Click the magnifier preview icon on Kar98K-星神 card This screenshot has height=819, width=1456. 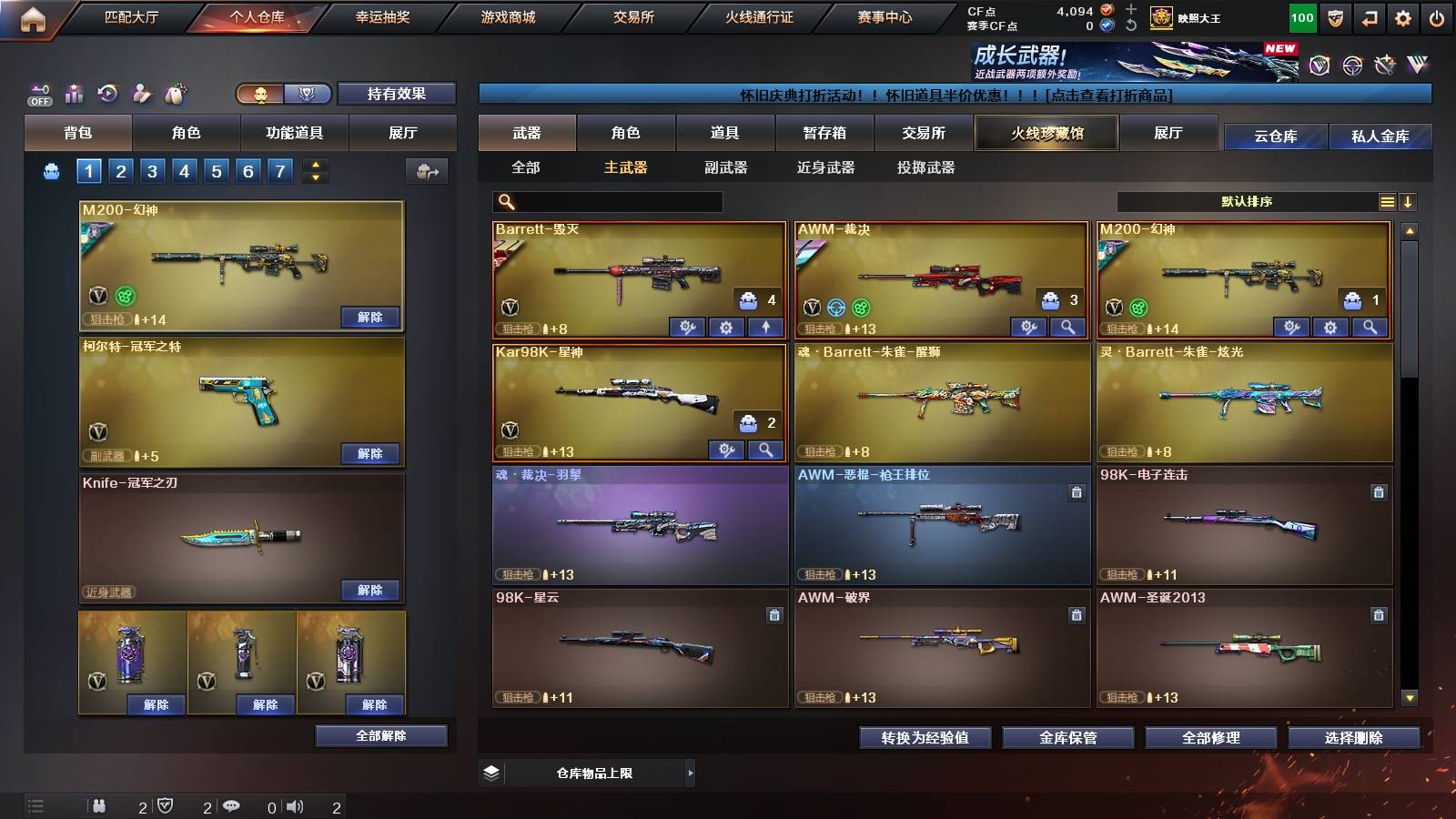(767, 450)
